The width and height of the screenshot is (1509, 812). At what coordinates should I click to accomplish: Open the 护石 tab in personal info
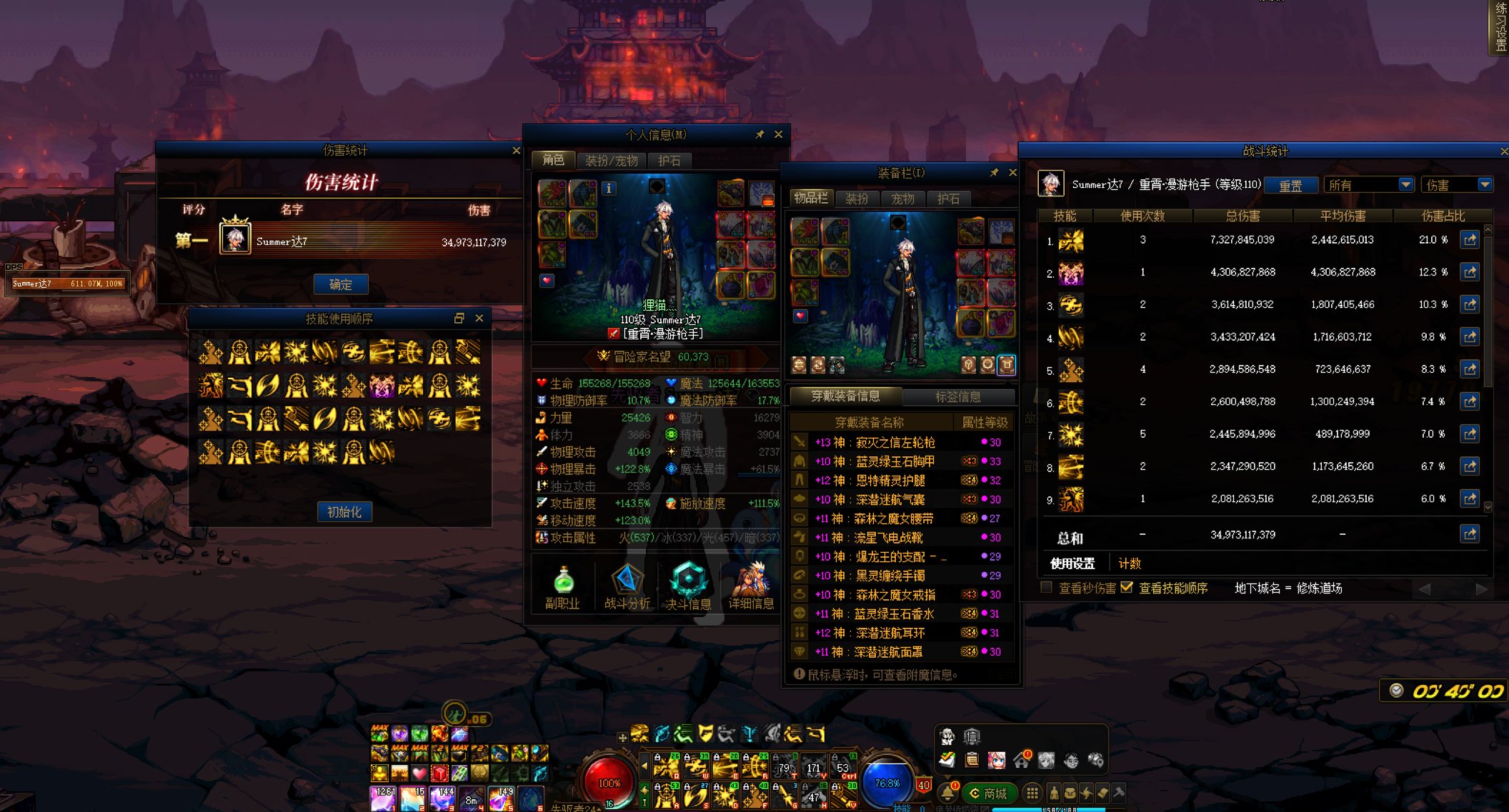coord(669,161)
